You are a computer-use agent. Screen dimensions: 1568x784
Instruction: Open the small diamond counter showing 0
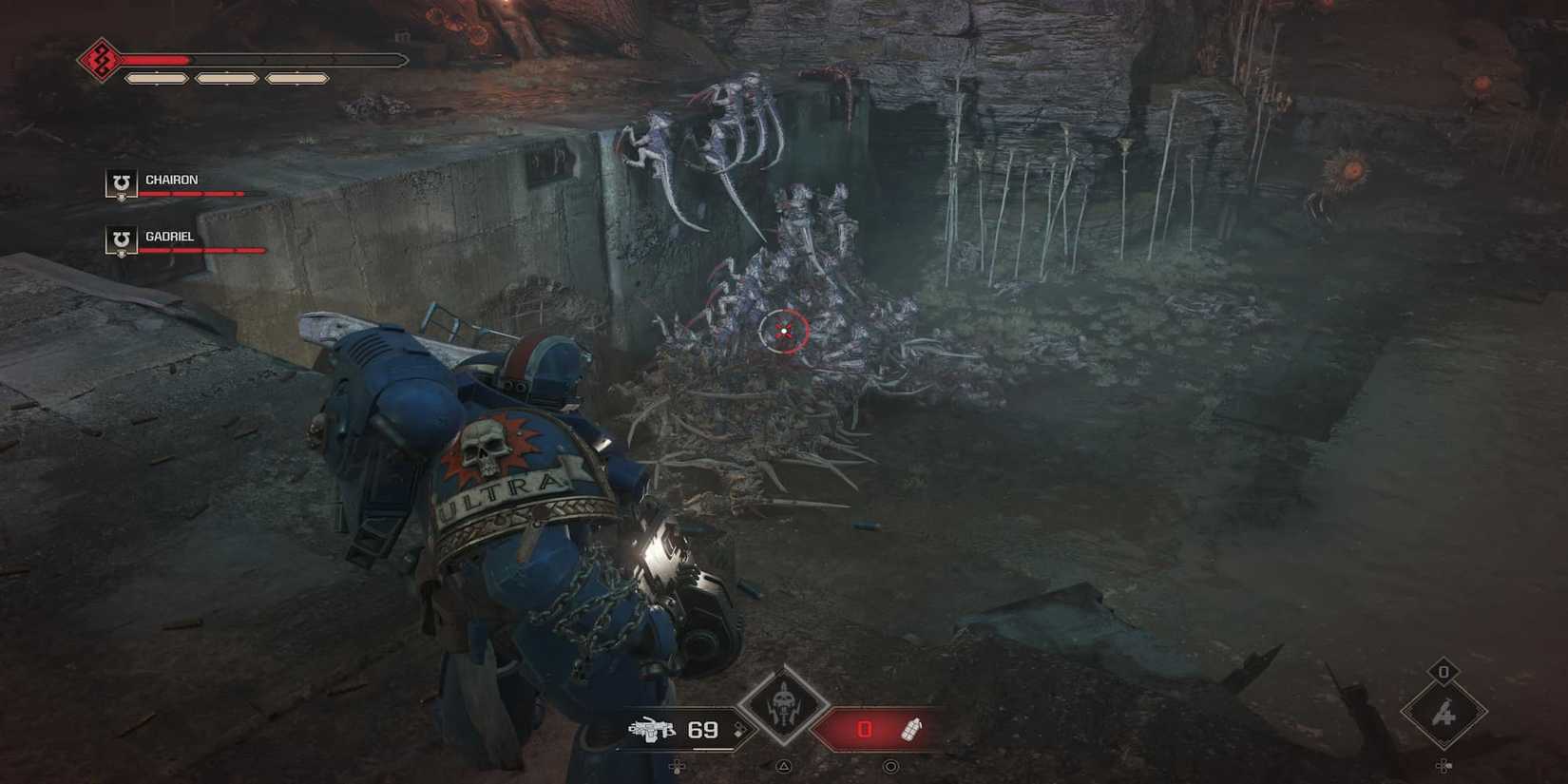[x=1445, y=671]
